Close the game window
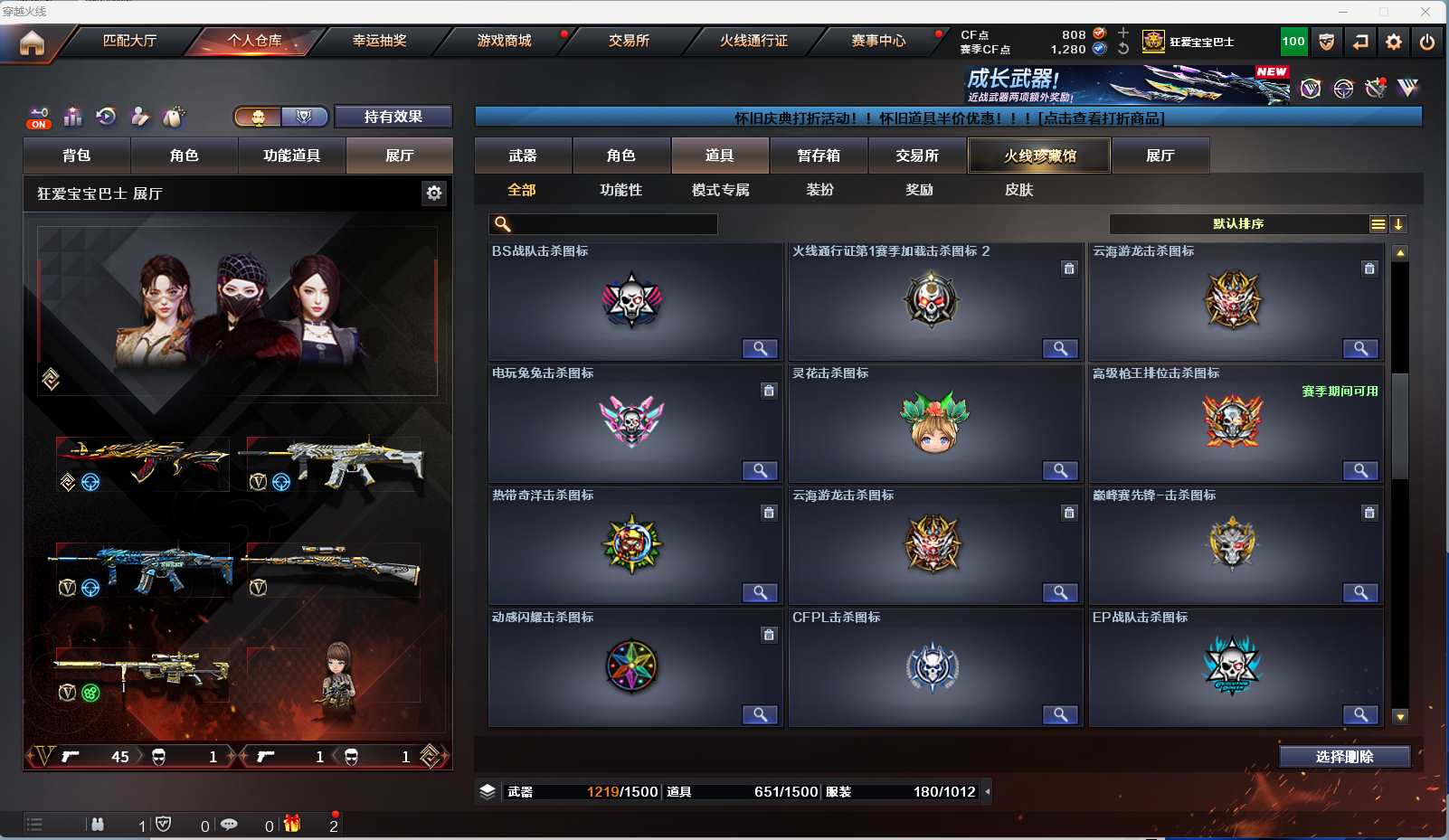This screenshot has width=1449, height=840. point(1425,12)
